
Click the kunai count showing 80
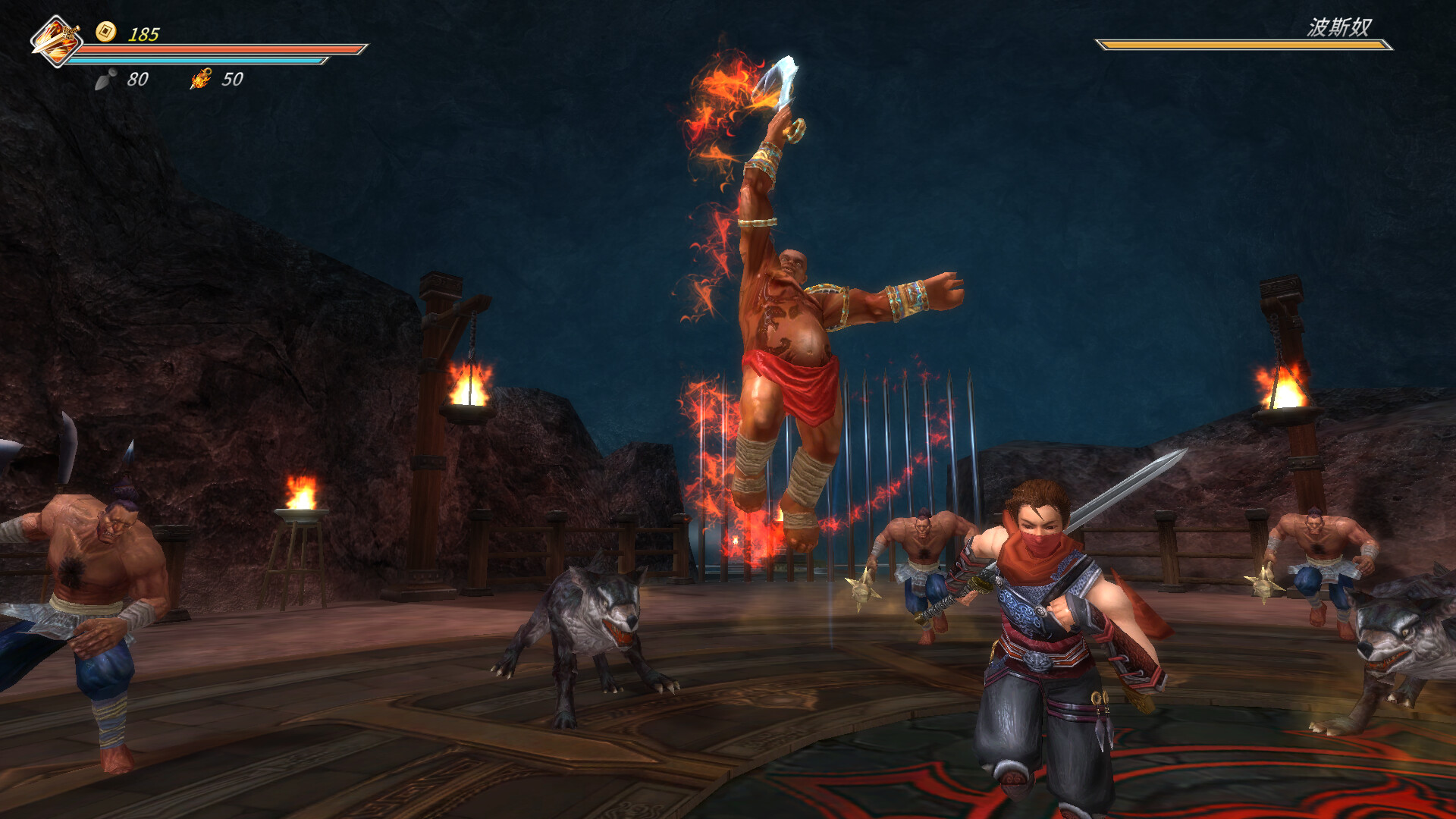coord(139,79)
